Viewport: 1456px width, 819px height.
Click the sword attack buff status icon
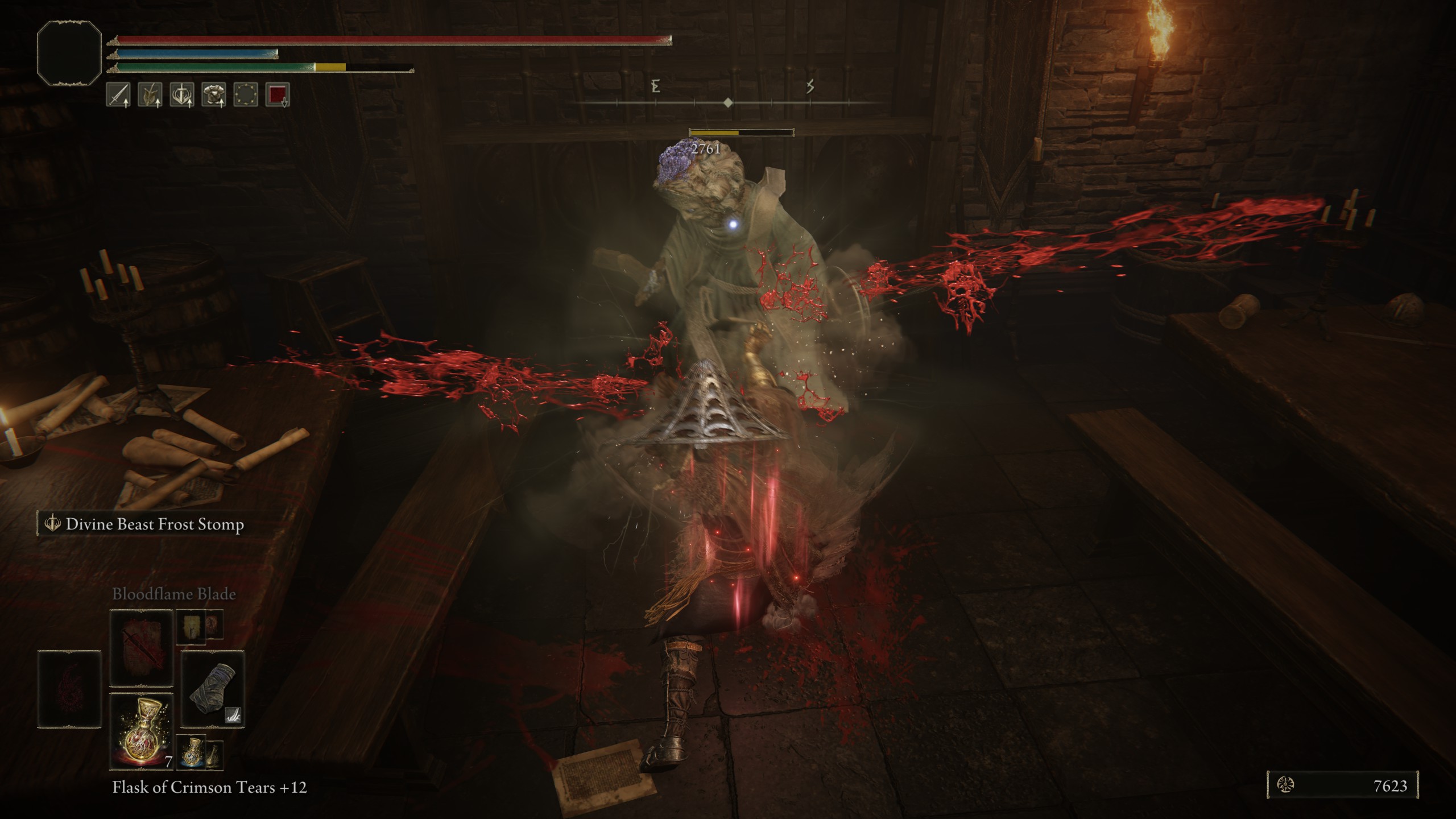(x=118, y=94)
